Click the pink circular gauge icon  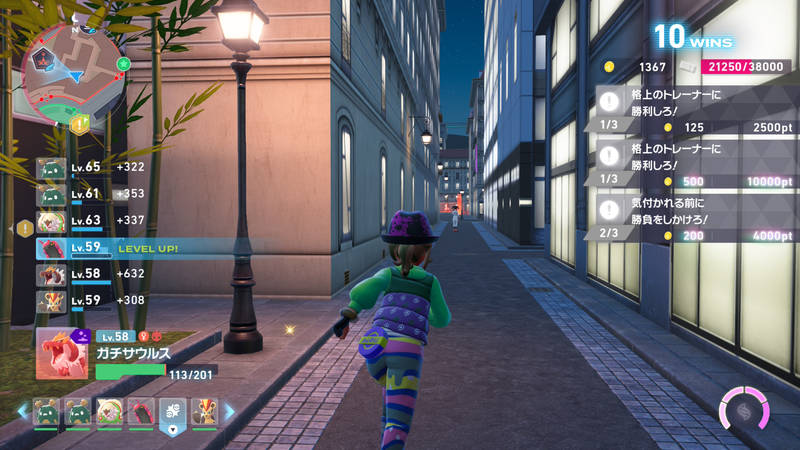(745, 412)
